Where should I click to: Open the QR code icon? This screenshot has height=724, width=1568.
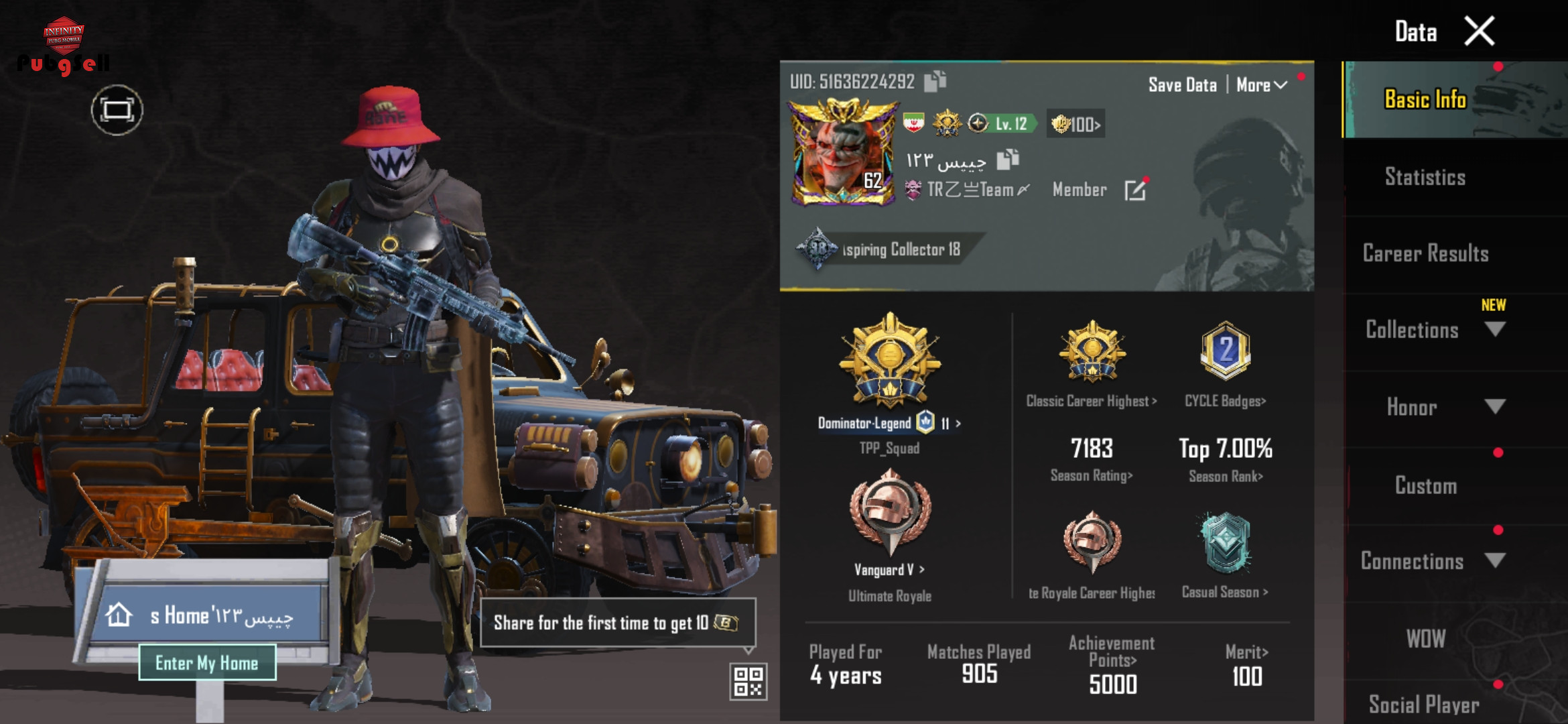748,681
